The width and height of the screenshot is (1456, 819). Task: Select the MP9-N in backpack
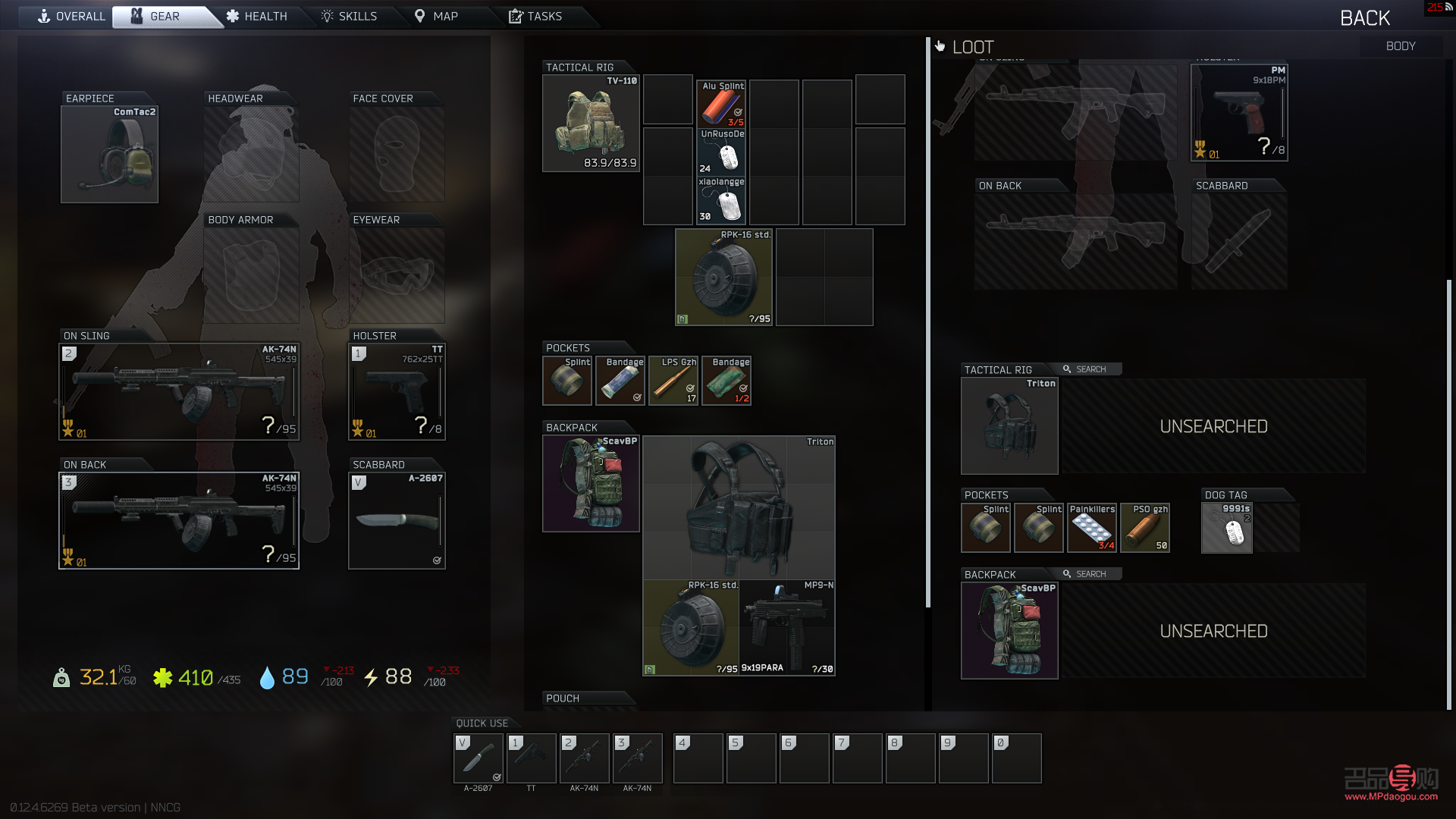point(787,628)
